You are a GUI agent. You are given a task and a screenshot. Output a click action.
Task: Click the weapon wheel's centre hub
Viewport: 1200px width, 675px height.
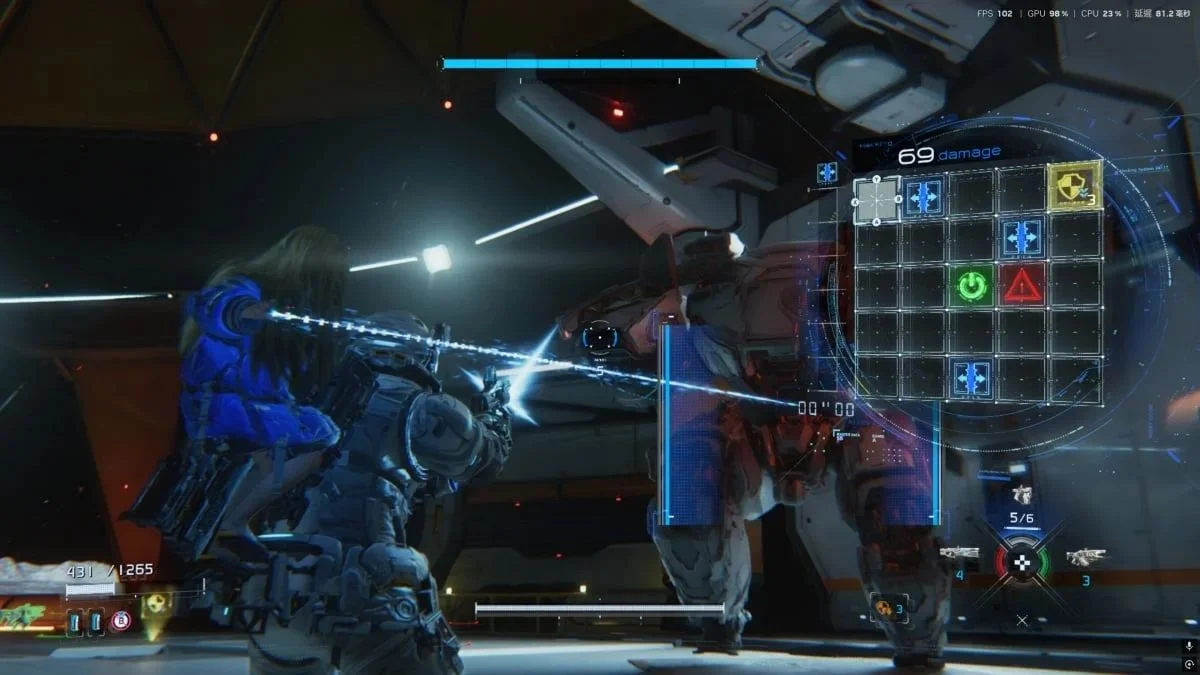point(1021,563)
